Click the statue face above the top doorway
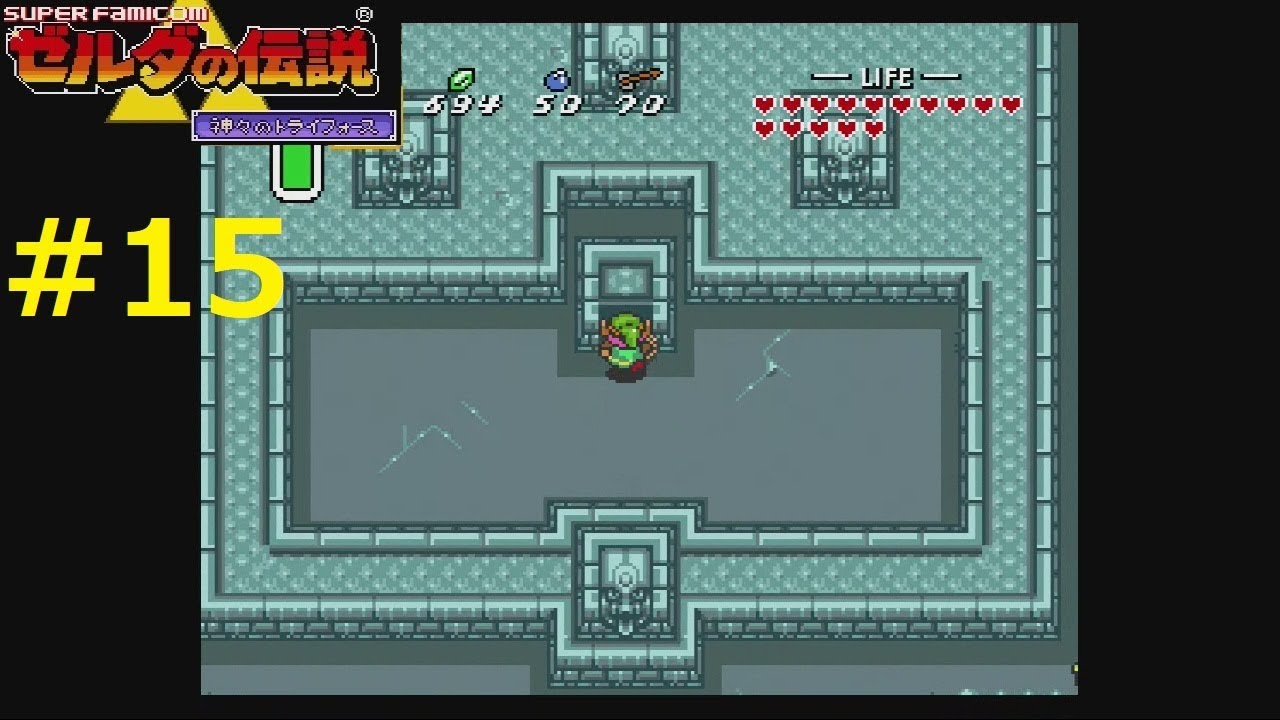 [626, 48]
